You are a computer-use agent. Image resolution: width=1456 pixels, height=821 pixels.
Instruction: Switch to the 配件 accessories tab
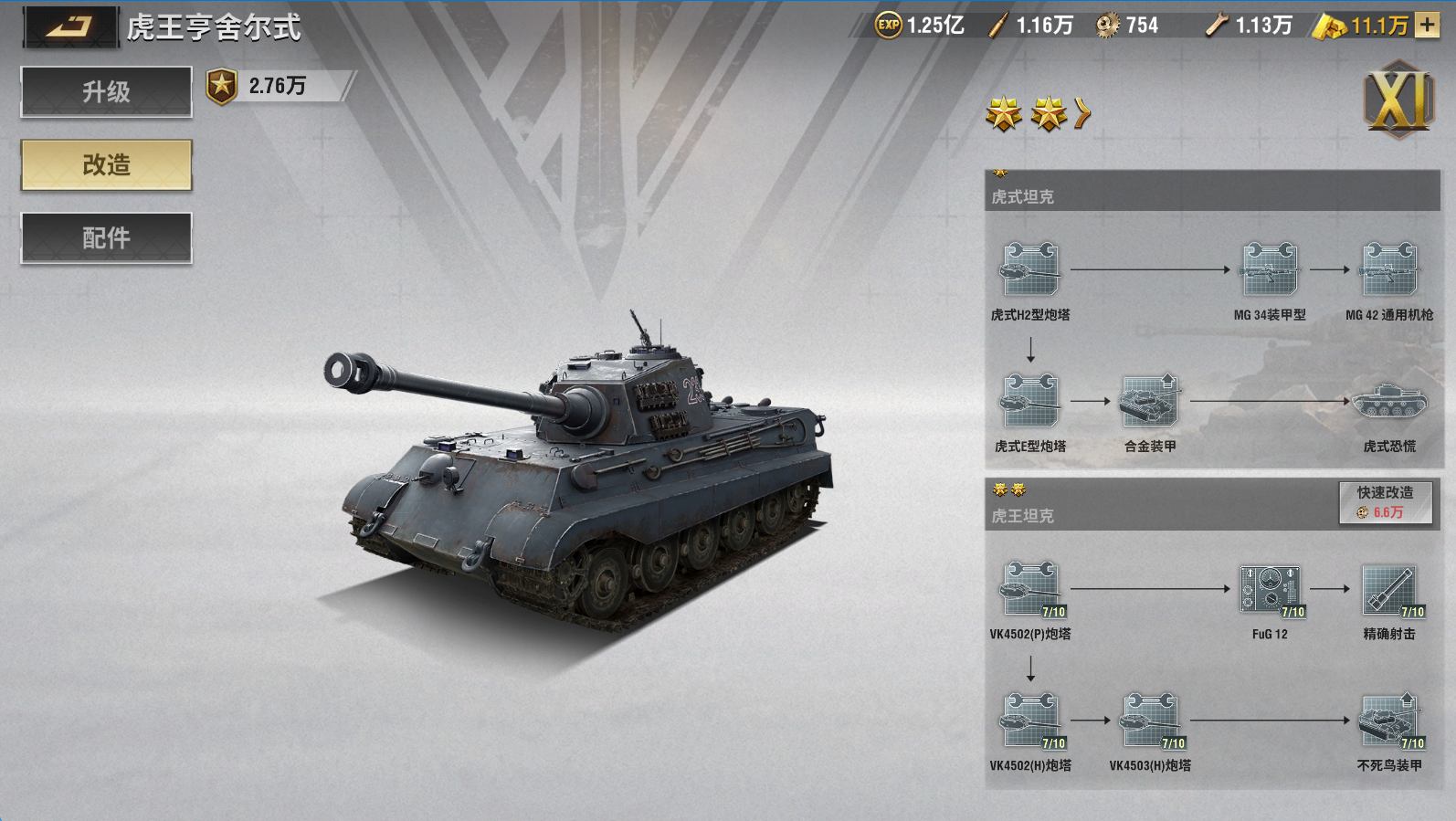[107, 237]
